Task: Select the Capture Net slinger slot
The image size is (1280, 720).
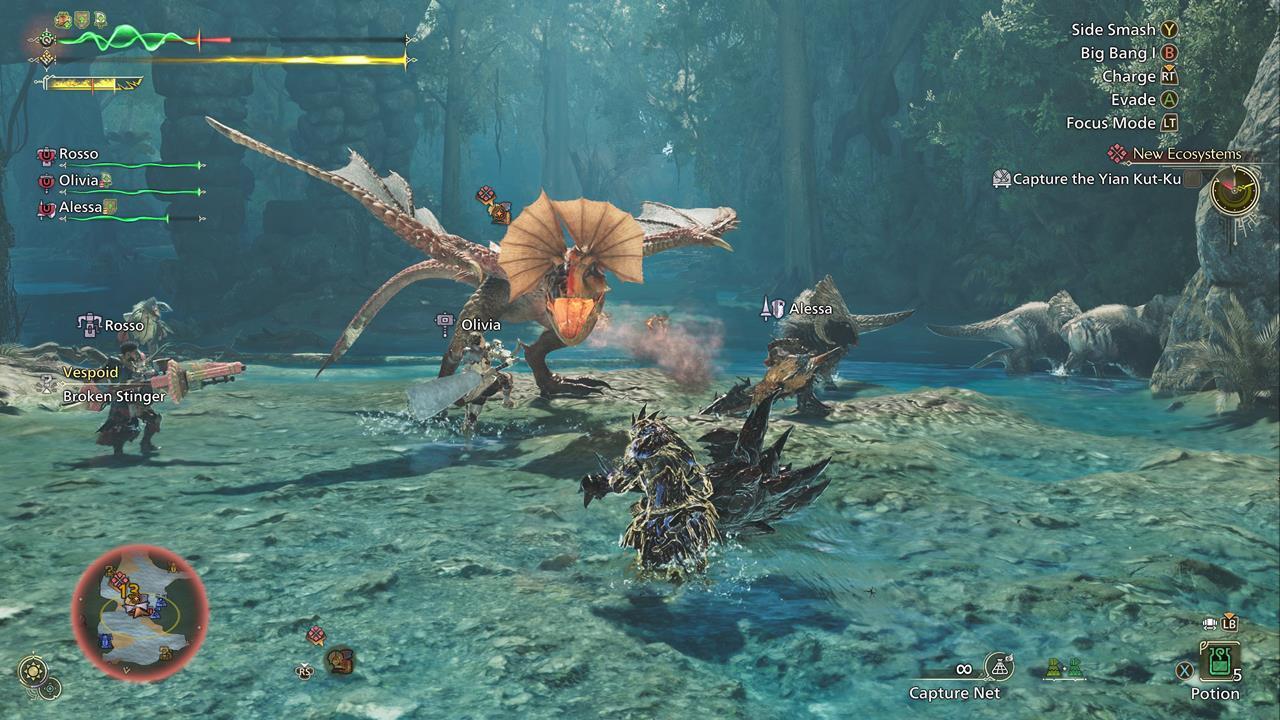Action: pyautogui.click(x=999, y=666)
